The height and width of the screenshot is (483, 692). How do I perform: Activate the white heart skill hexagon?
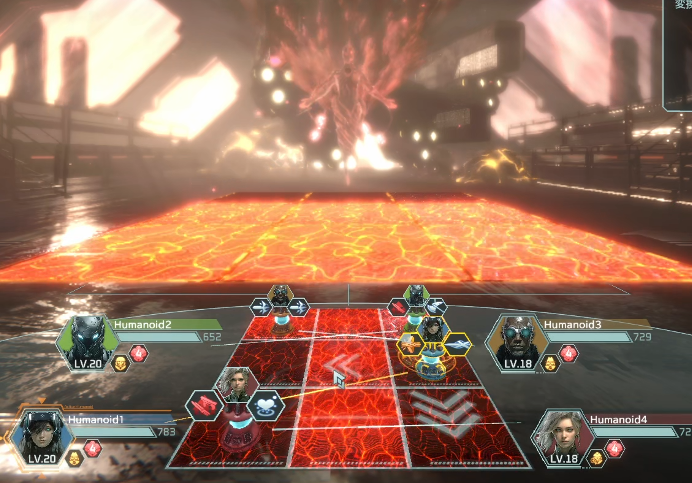click(264, 404)
